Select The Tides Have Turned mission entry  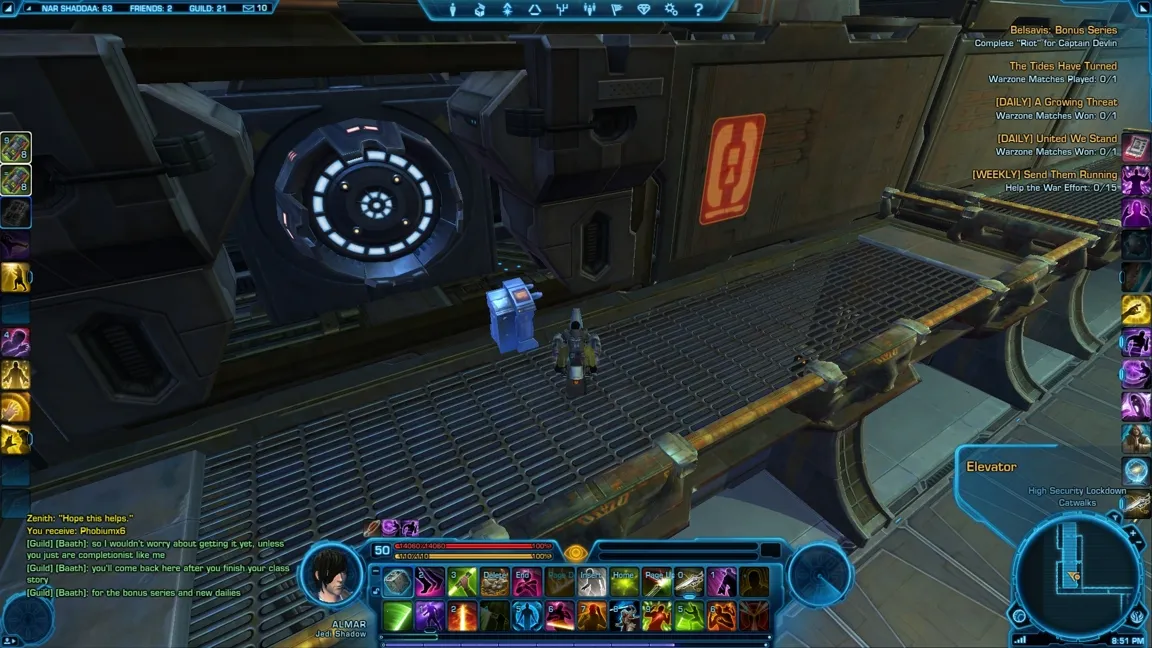(x=1063, y=66)
